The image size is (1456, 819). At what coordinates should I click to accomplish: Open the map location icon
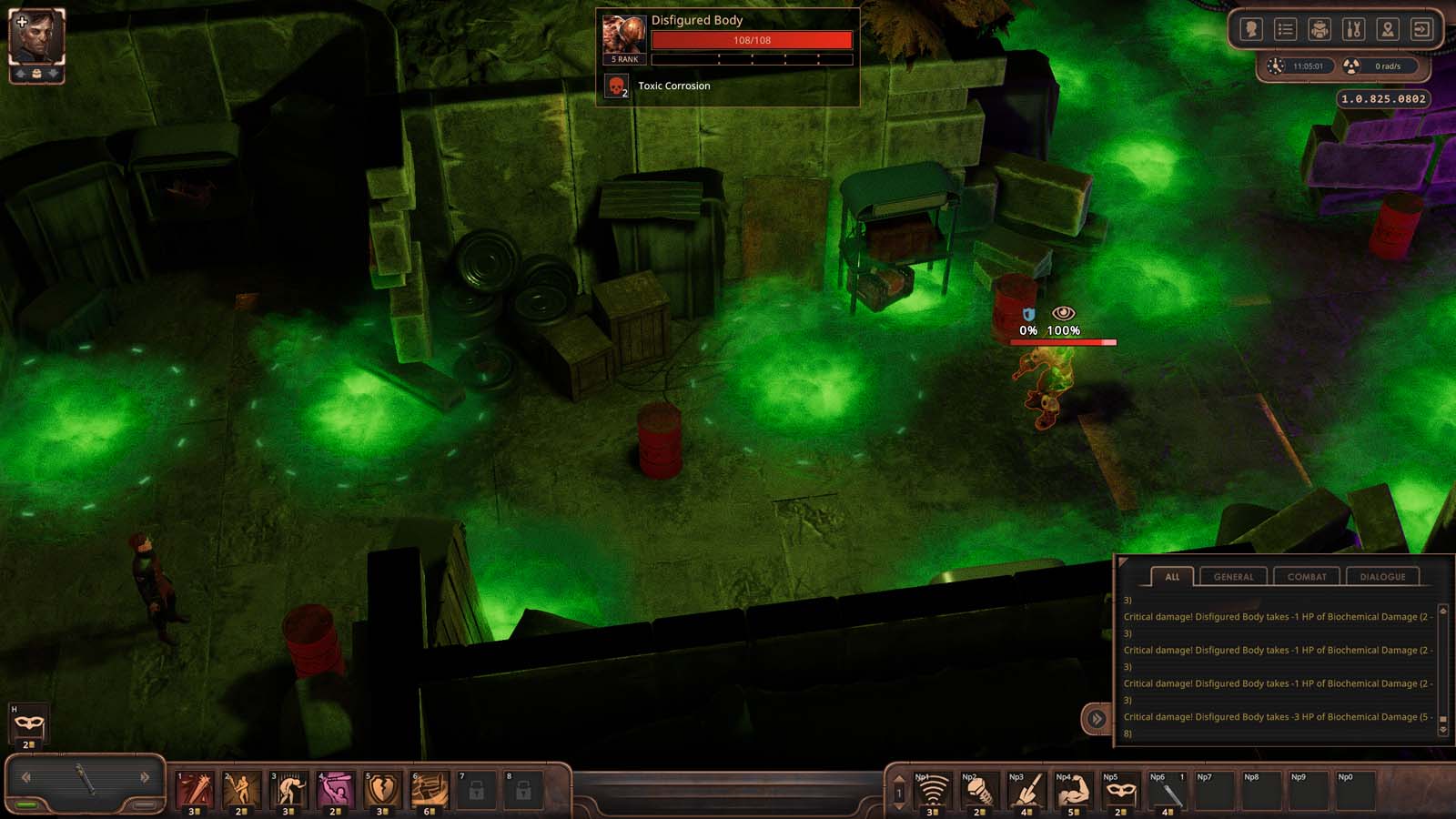tap(1386, 29)
